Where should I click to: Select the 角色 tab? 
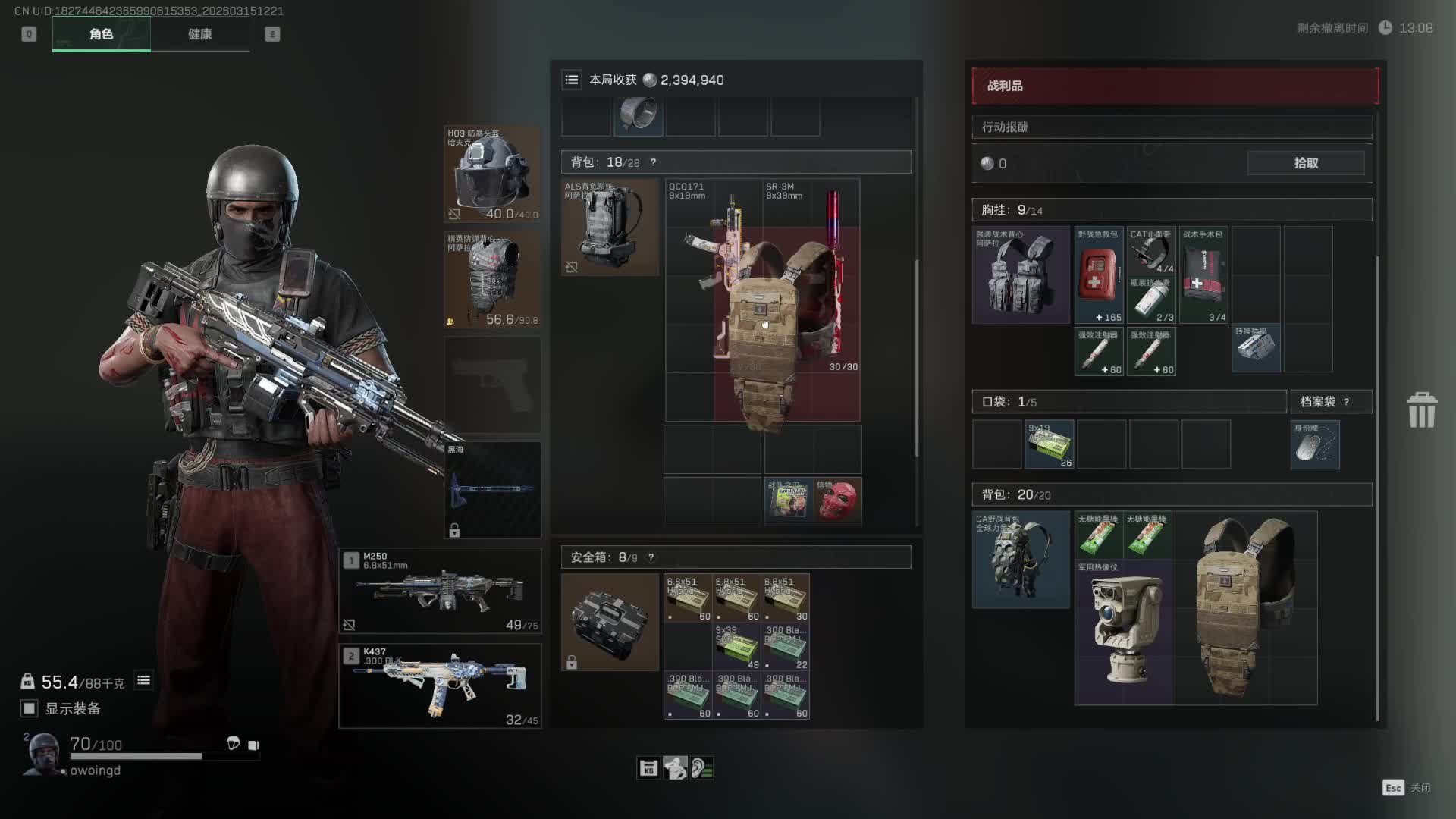tap(102, 34)
